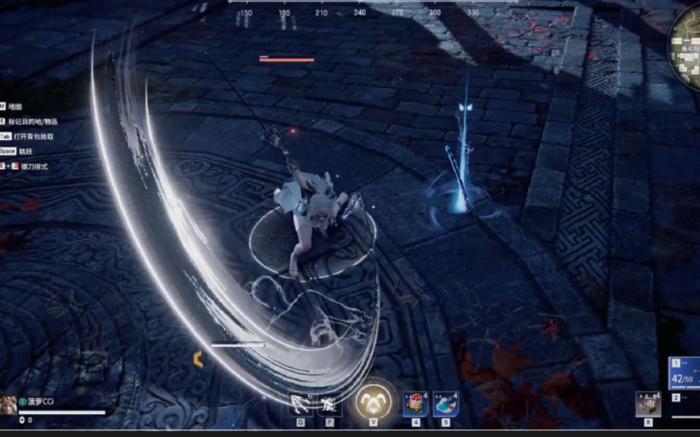Use the blue consumable in slot 5
700x437 pixels.
pos(445,404)
